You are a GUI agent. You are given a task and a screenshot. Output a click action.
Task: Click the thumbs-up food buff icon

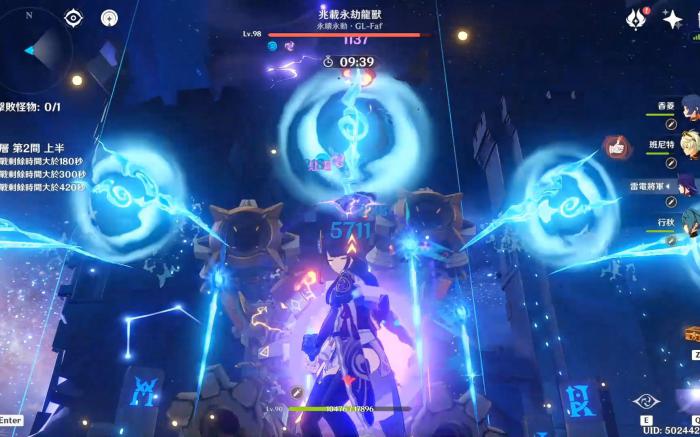(x=615, y=148)
